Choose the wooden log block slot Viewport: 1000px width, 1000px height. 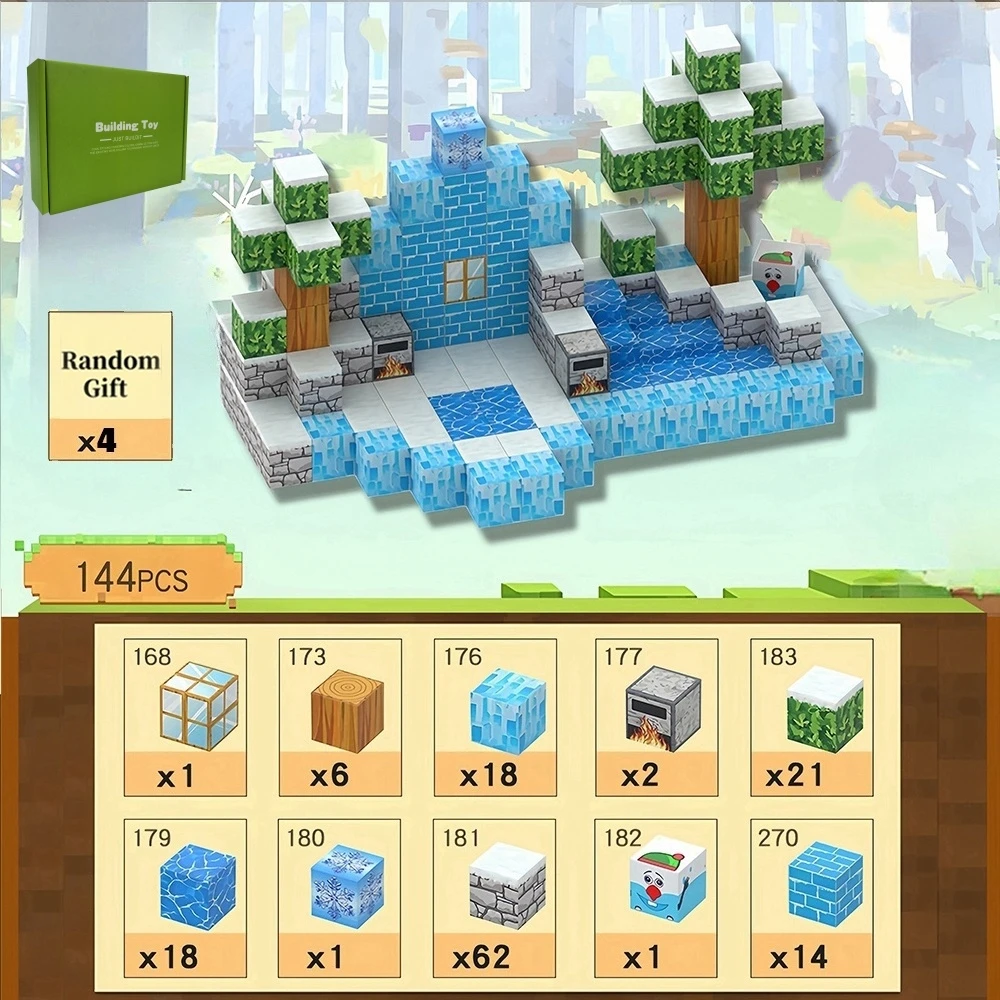point(340,717)
